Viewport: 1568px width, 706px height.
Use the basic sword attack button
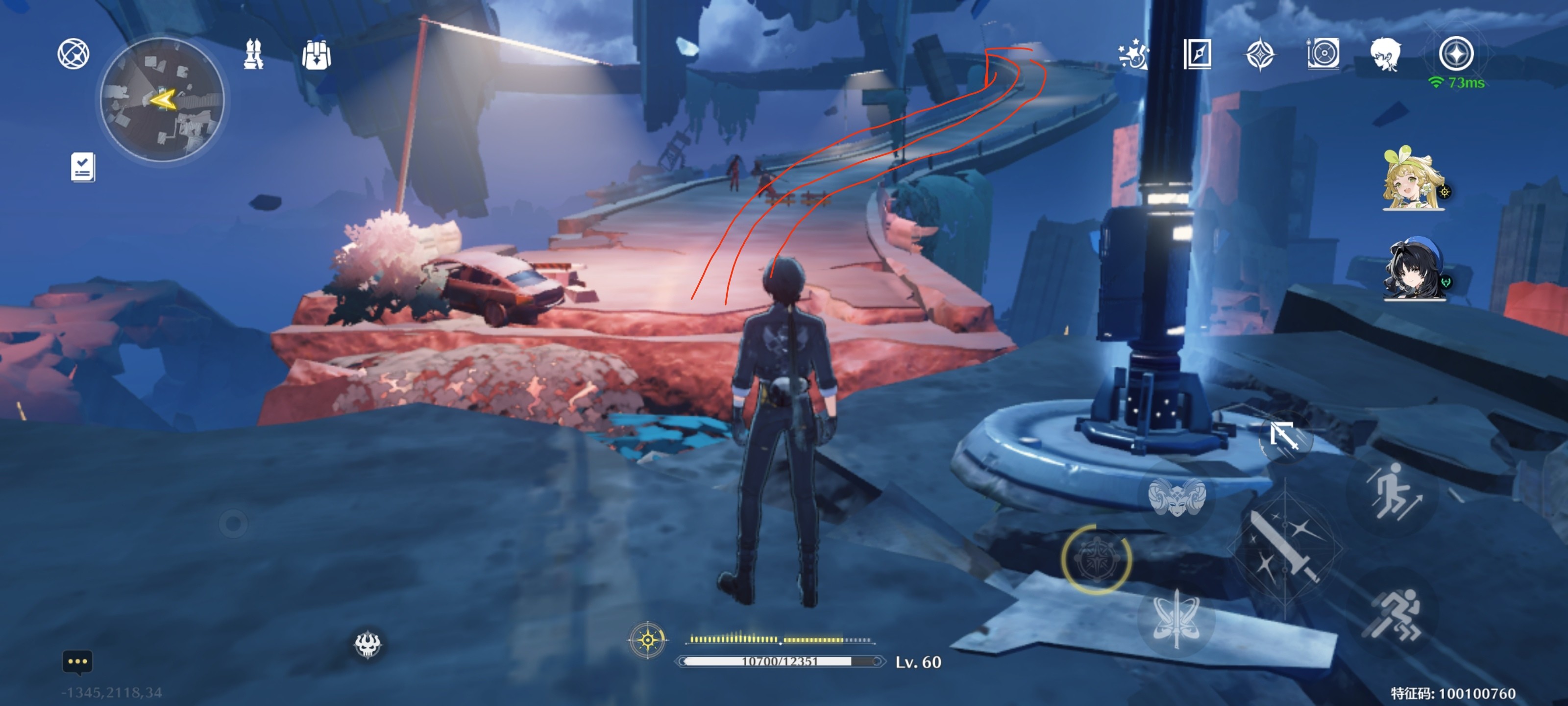tap(1284, 547)
